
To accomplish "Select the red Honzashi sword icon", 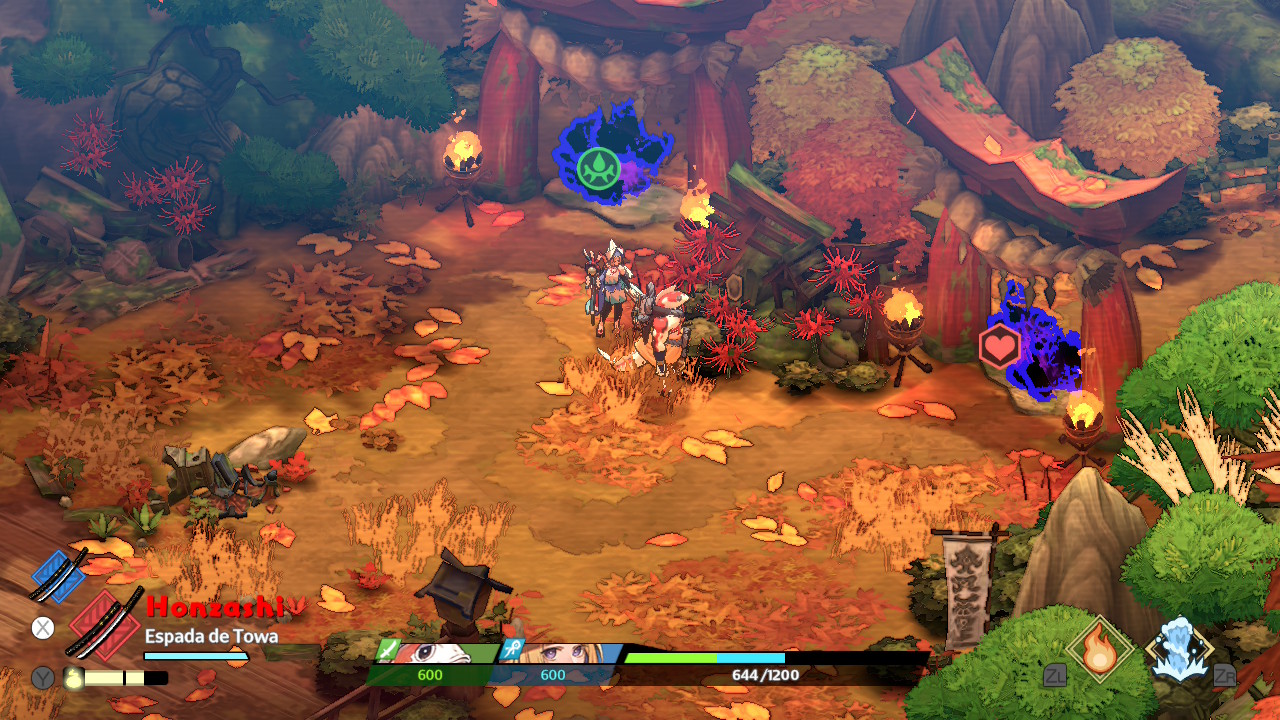I will click(106, 622).
